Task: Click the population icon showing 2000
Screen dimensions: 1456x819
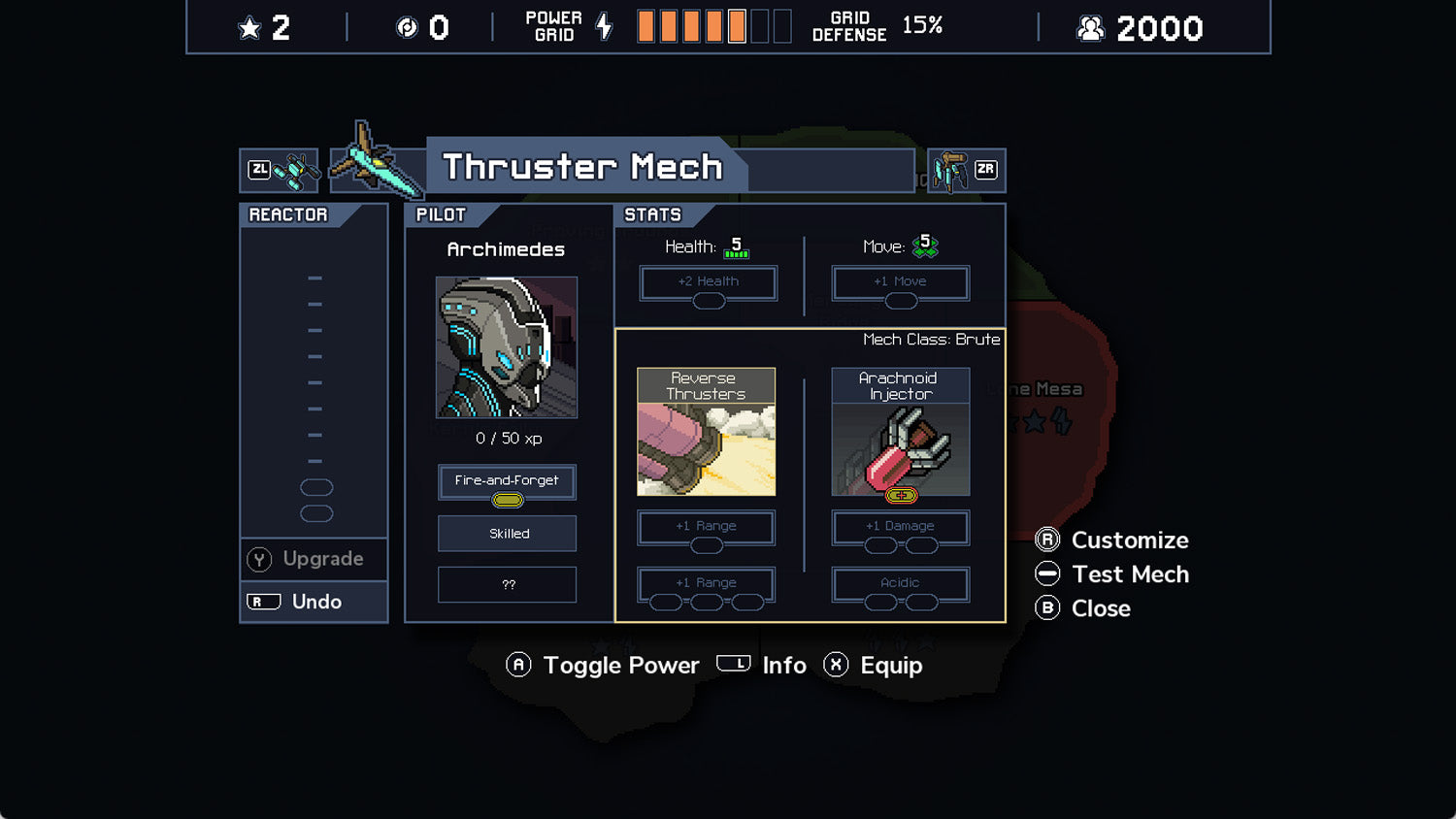Action: tap(1089, 27)
